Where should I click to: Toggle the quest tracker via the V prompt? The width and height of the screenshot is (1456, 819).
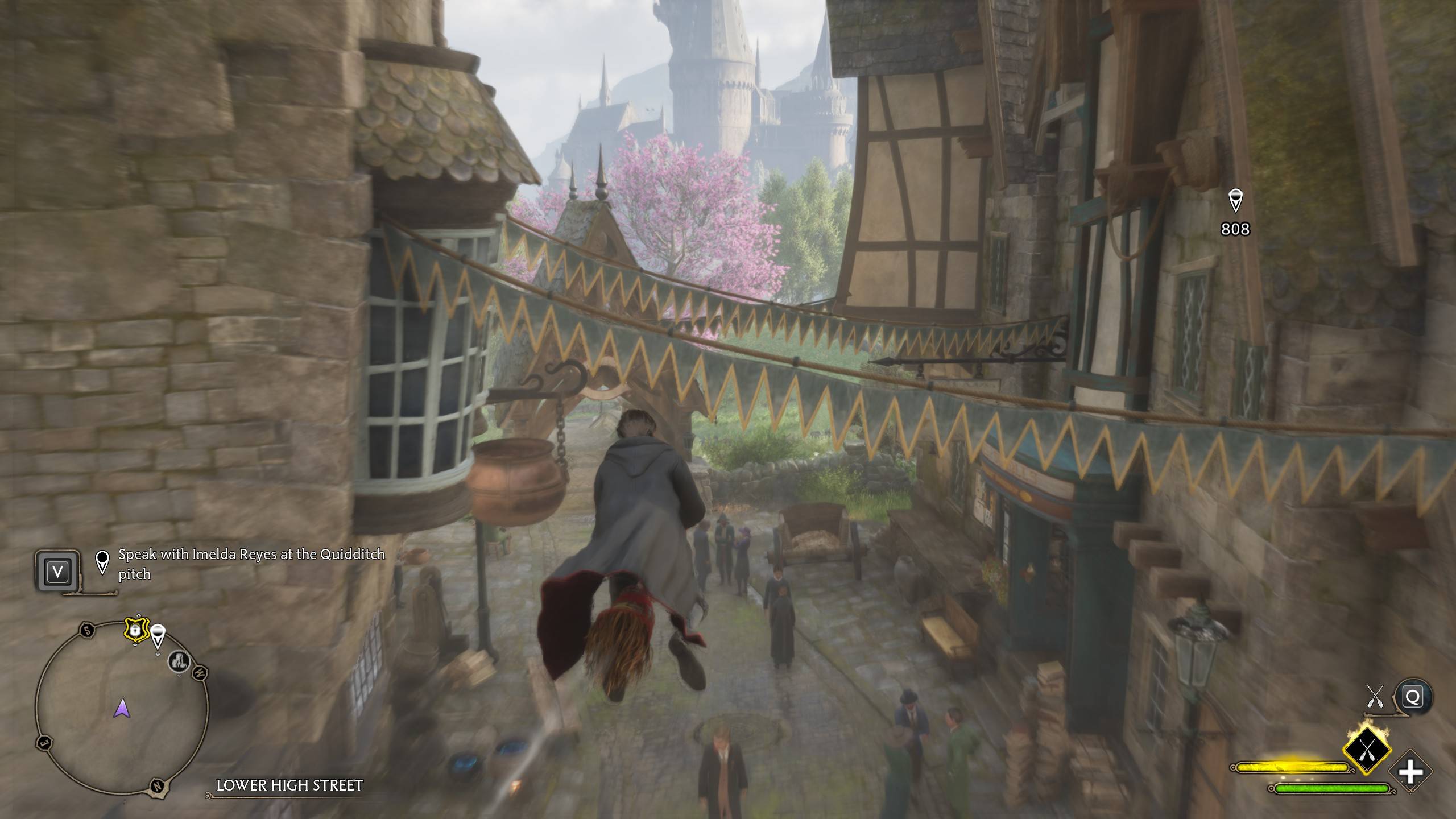pyautogui.click(x=57, y=572)
